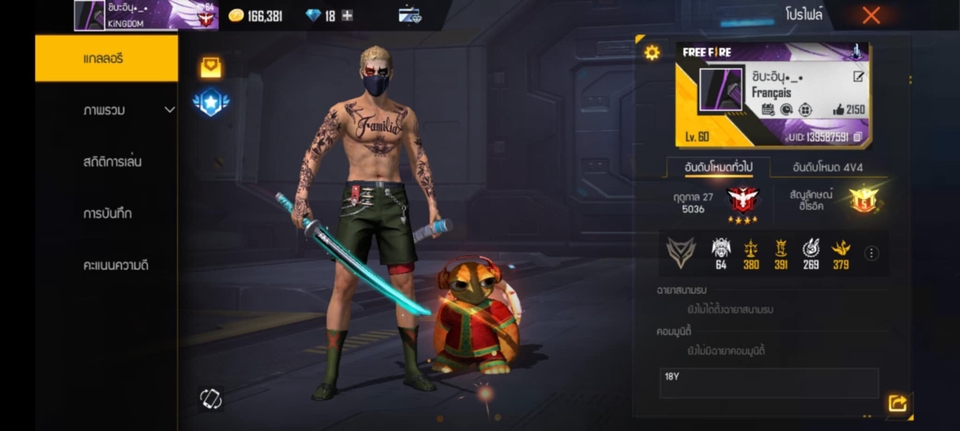
Task: Open the คะแนนความดี honor score page
Action: click(x=116, y=266)
